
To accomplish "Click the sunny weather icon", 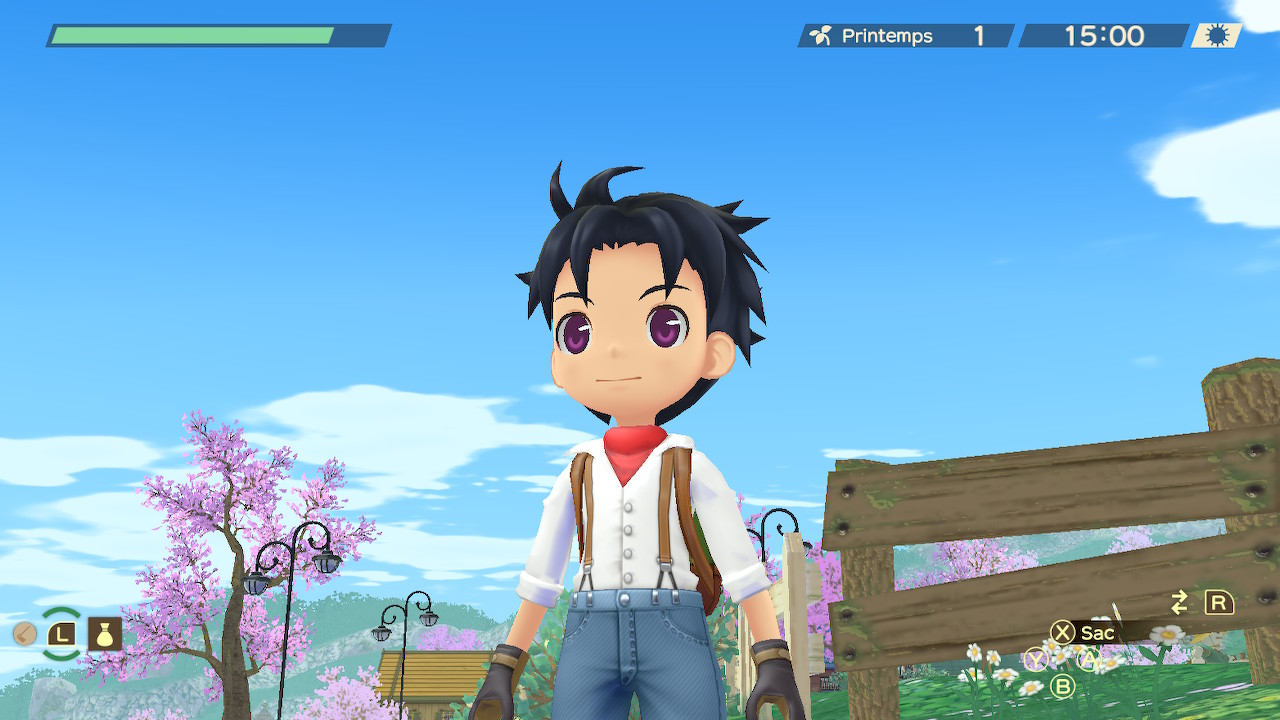I will click(x=1216, y=36).
